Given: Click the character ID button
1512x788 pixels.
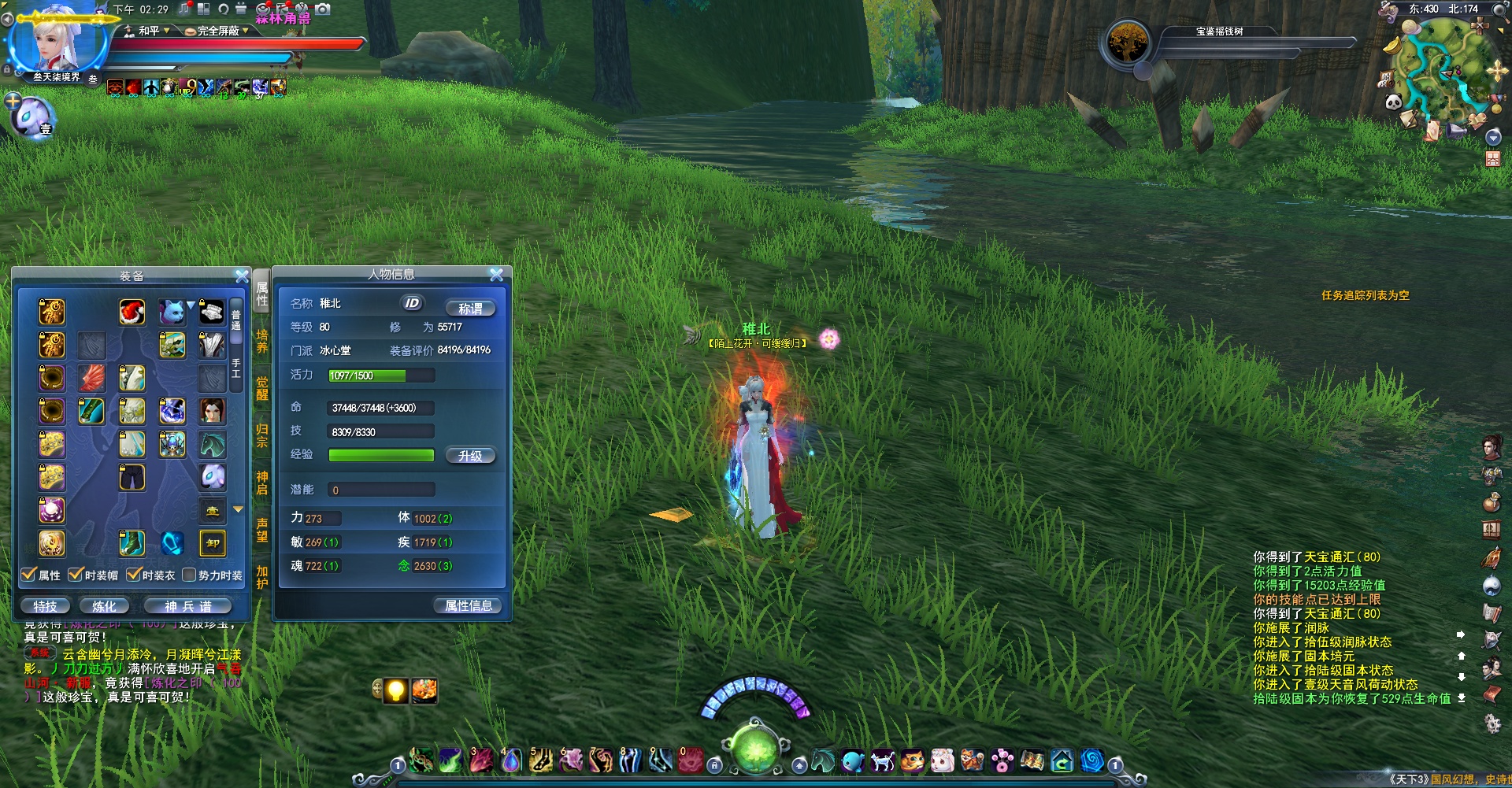Looking at the screenshot, I should 412,303.
